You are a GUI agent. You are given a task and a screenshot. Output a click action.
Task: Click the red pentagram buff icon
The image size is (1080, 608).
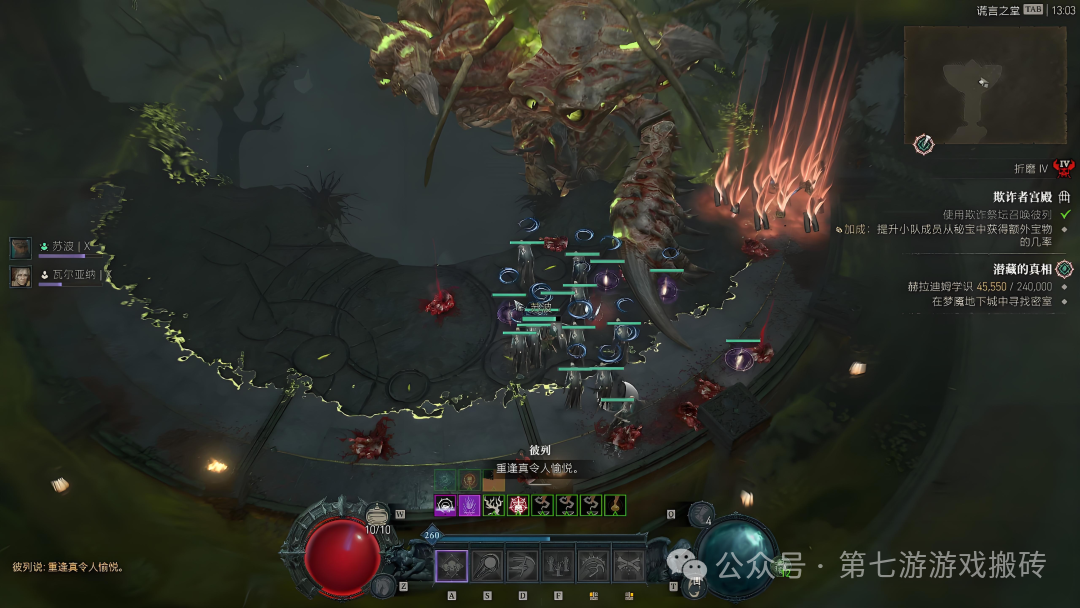click(518, 505)
